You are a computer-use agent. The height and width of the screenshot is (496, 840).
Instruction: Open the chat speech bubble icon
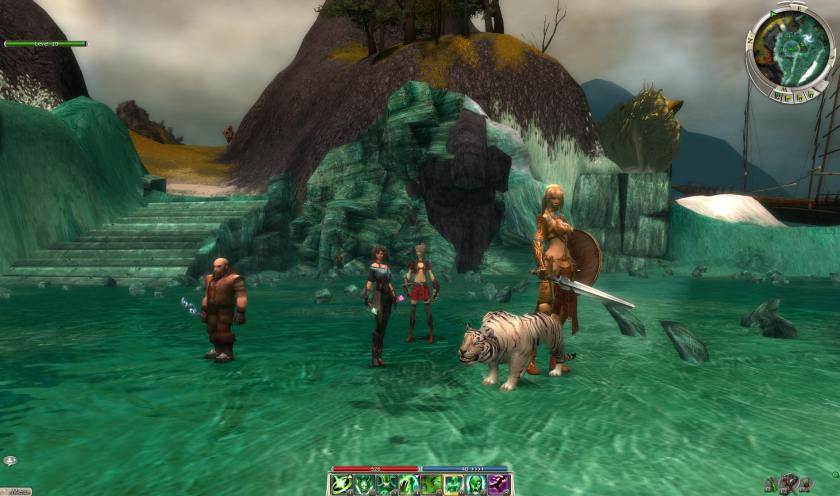tap(9, 461)
